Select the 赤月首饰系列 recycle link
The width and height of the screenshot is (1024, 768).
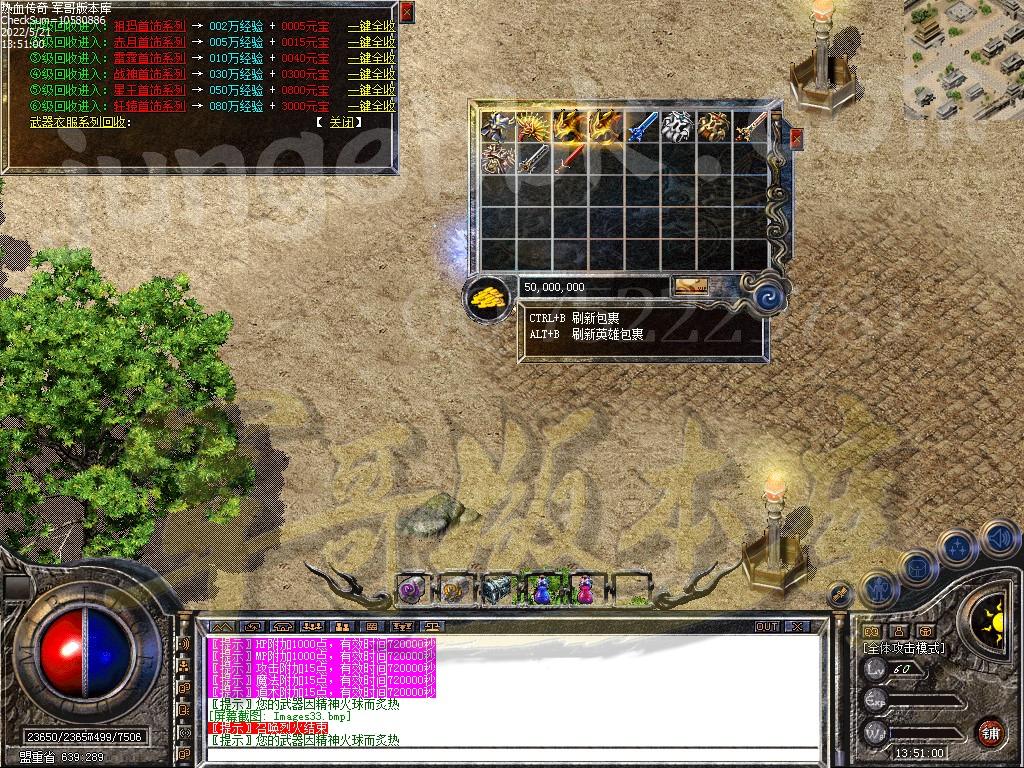pos(149,42)
